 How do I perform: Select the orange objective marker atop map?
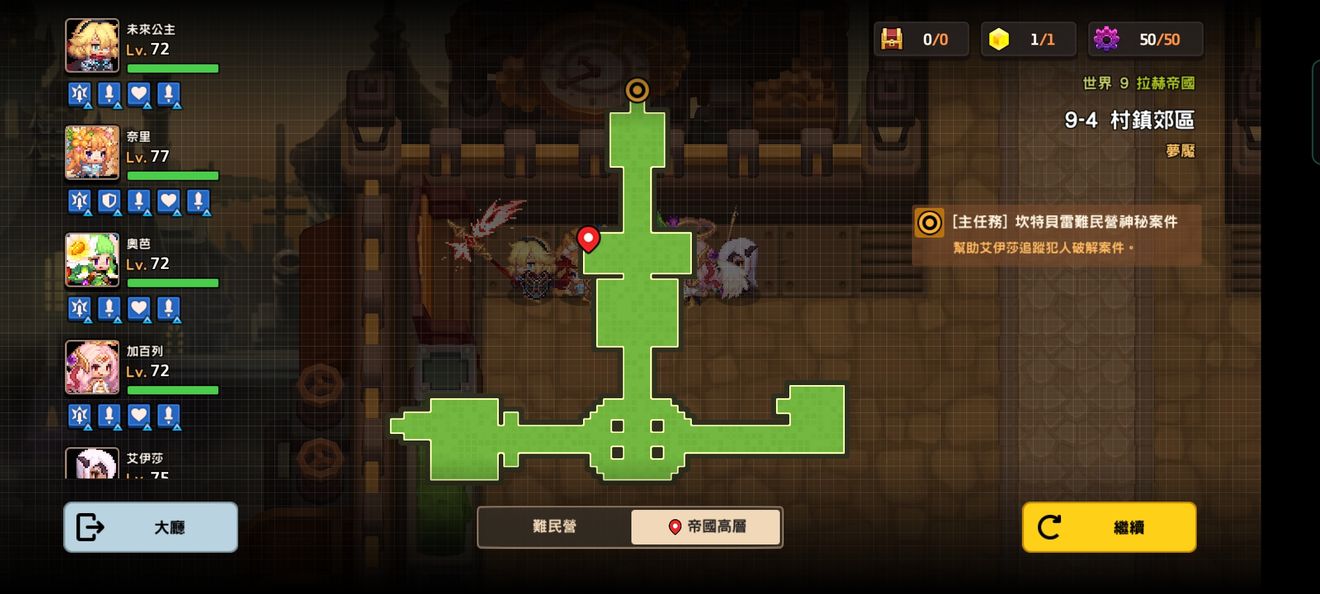click(x=637, y=90)
